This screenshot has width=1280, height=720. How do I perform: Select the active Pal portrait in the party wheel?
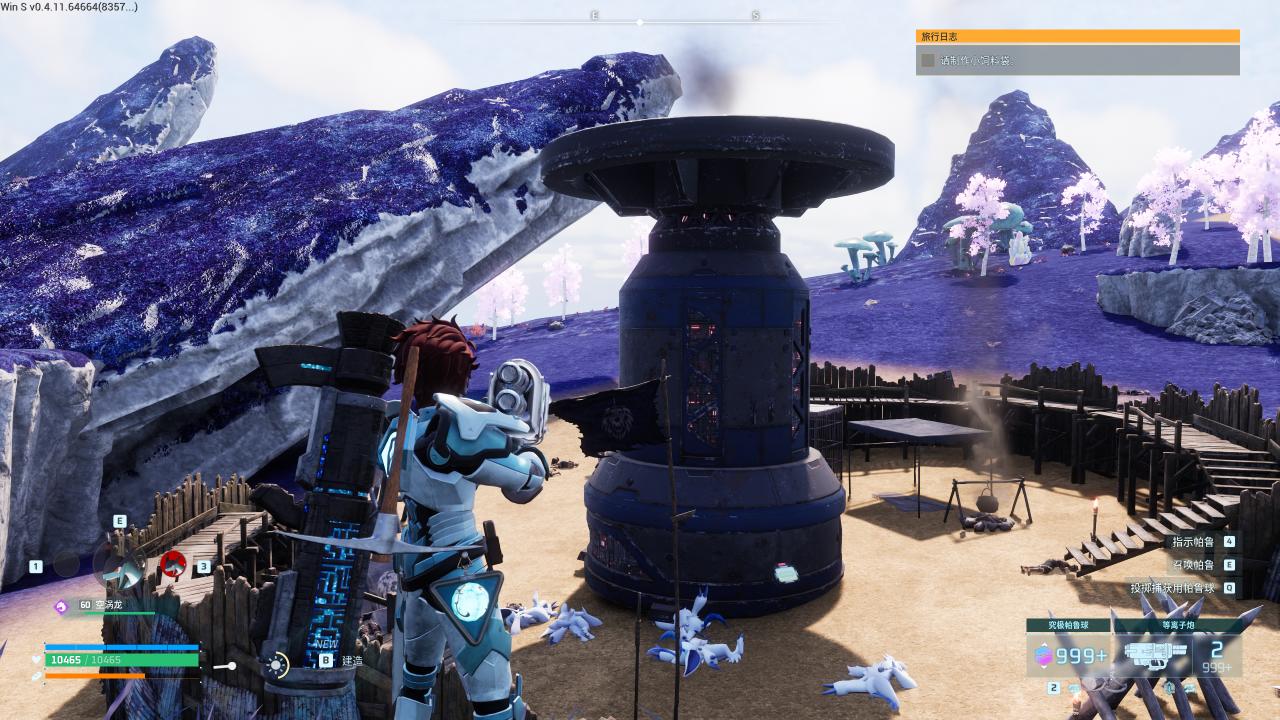tap(120, 565)
